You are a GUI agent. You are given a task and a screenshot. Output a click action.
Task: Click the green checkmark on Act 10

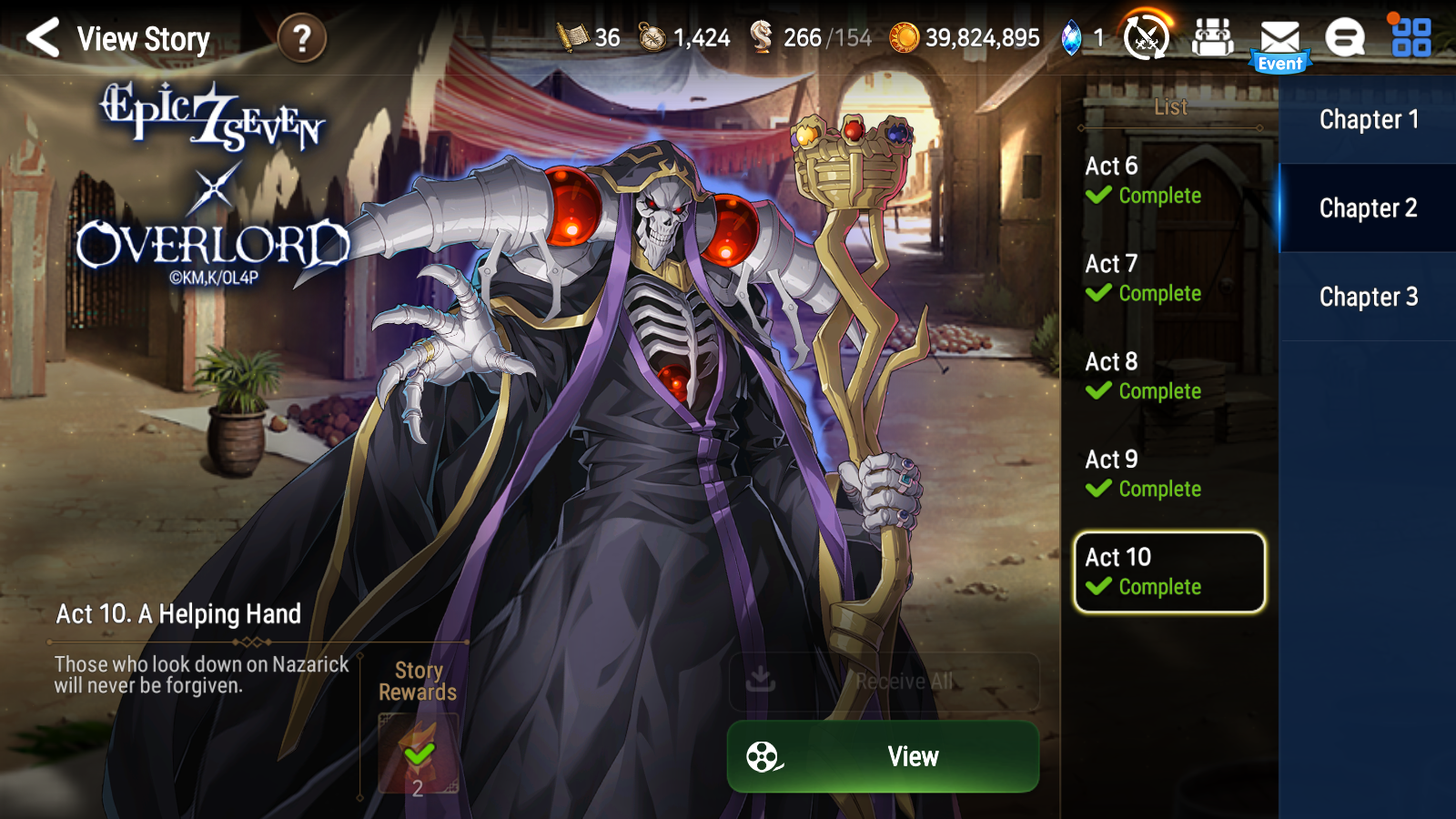click(x=1098, y=587)
